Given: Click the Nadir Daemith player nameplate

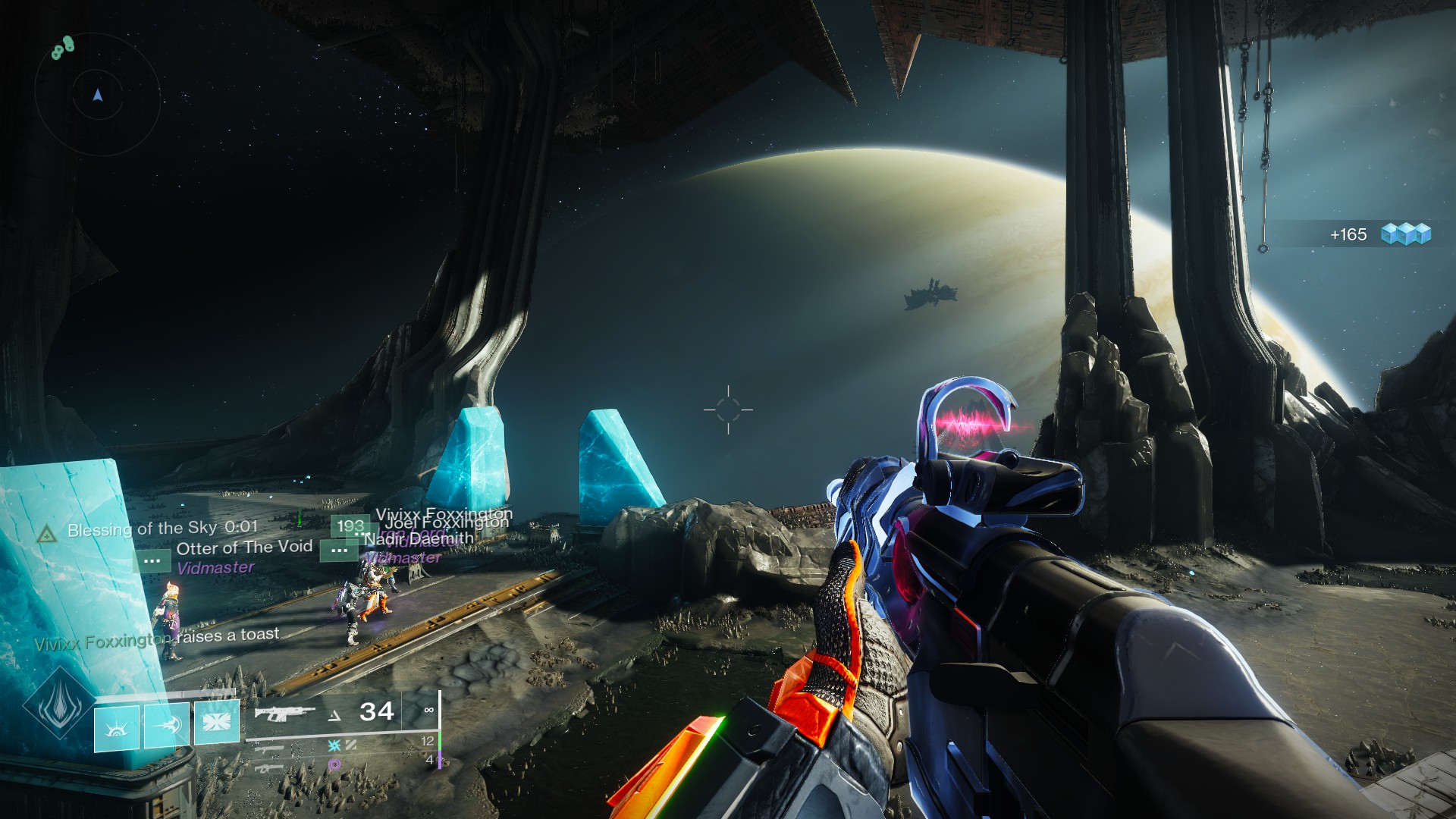Looking at the screenshot, I should (419, 539).
